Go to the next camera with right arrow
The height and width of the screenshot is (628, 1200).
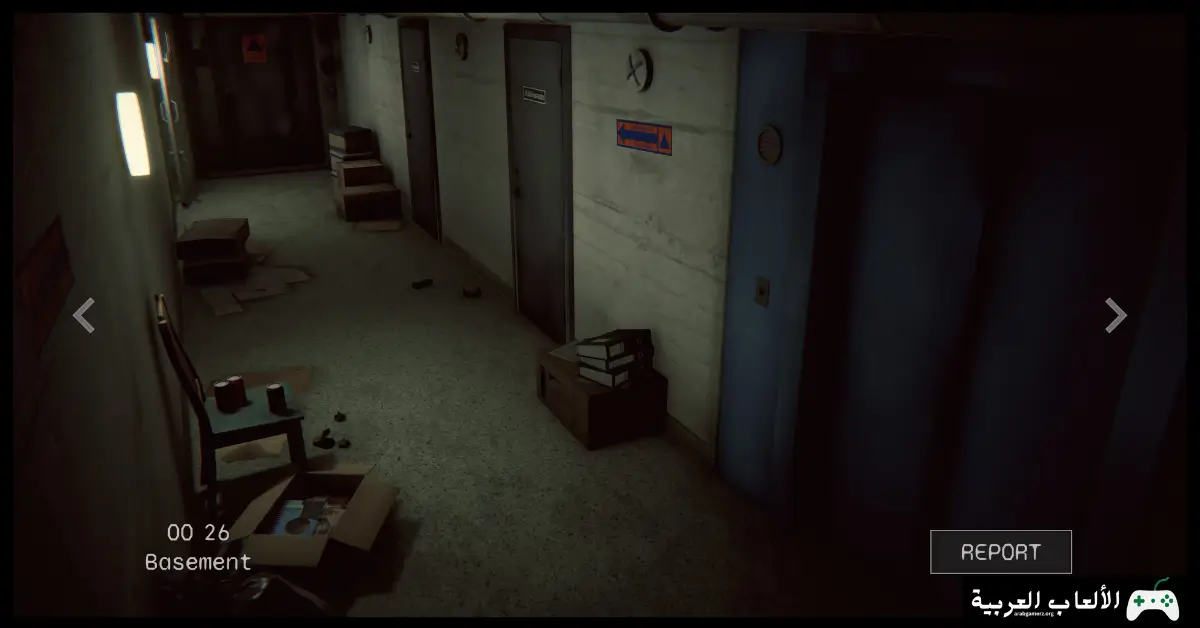pyautogui.click(x=1115, y=315)
